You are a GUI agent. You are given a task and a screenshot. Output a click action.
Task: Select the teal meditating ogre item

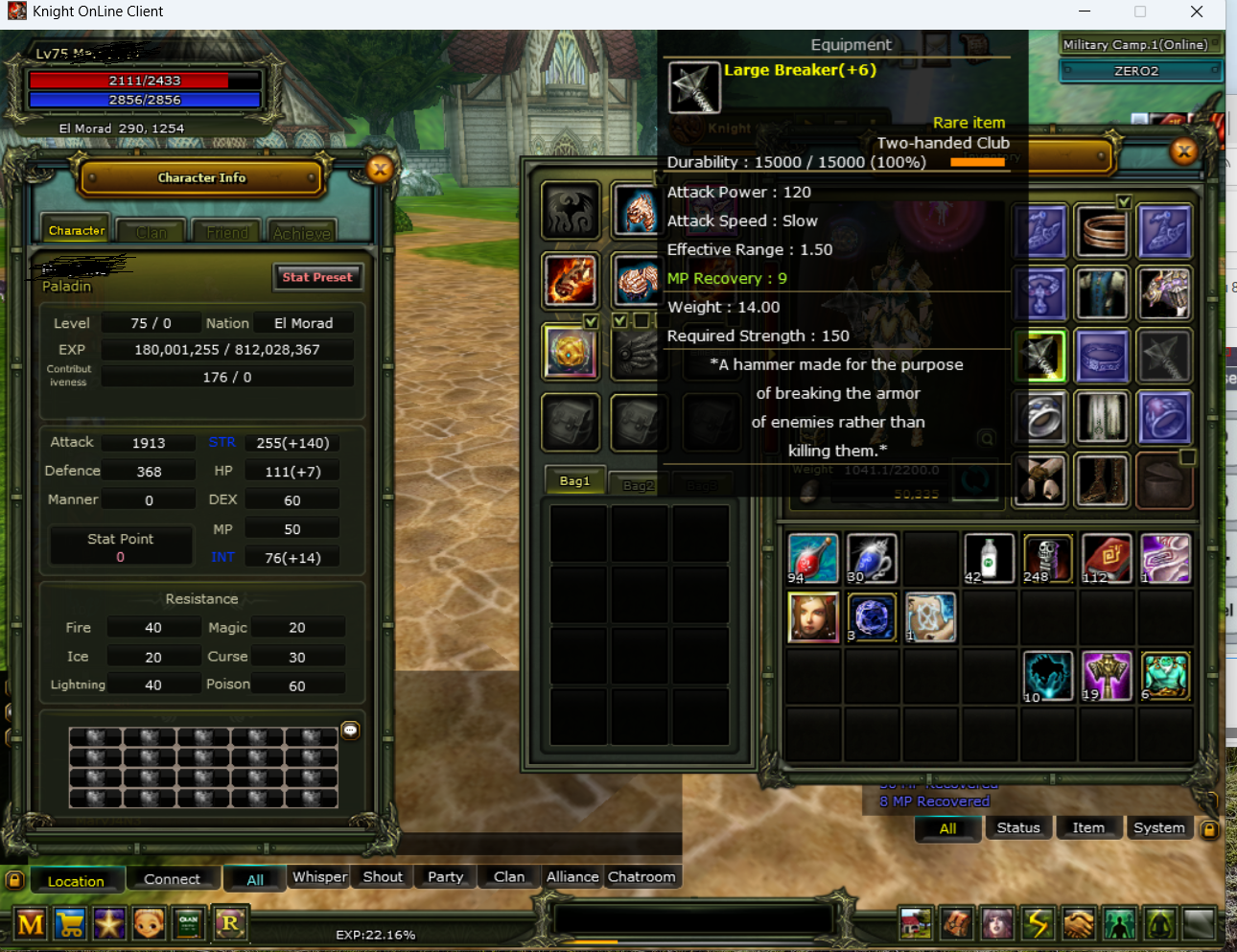(x=1166, y=675)
